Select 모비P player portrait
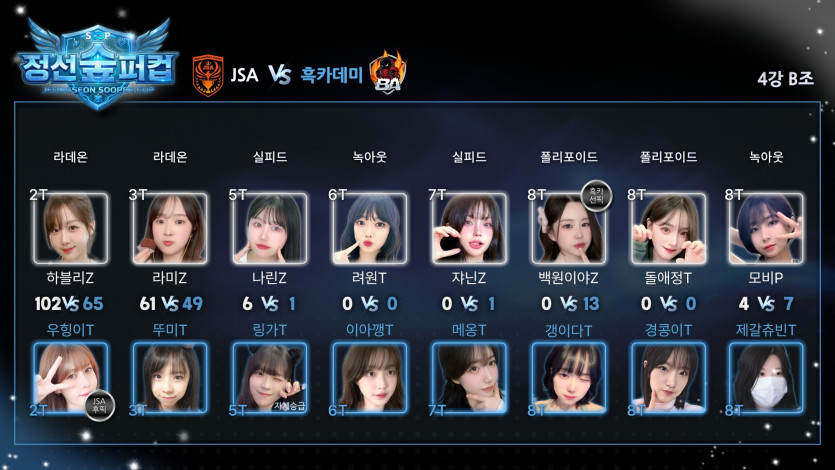835x470 pixels. click(767, 229)
